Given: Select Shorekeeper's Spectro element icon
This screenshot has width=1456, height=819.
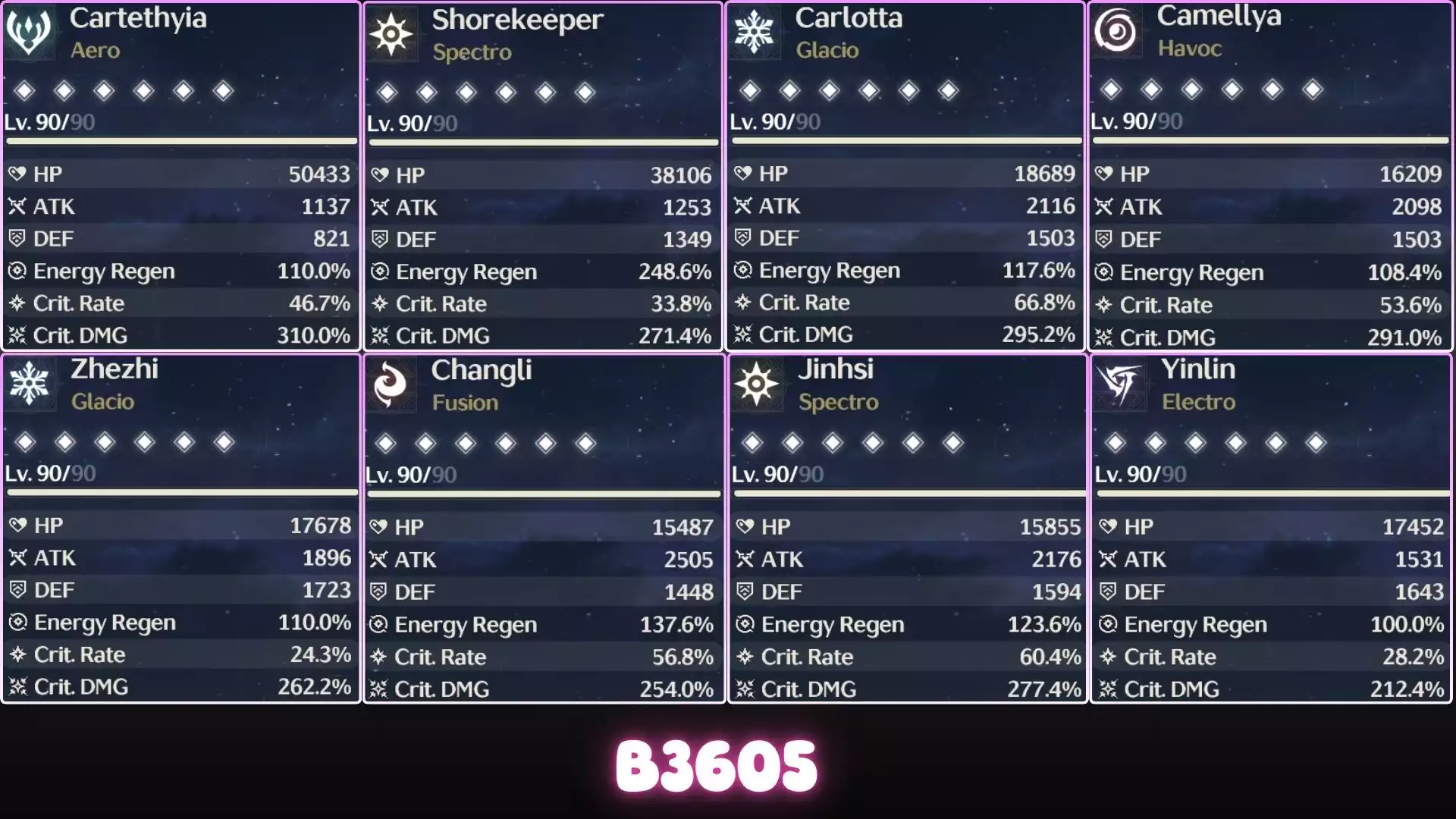Looking at the screenshot, I should [x=391, y=34].
